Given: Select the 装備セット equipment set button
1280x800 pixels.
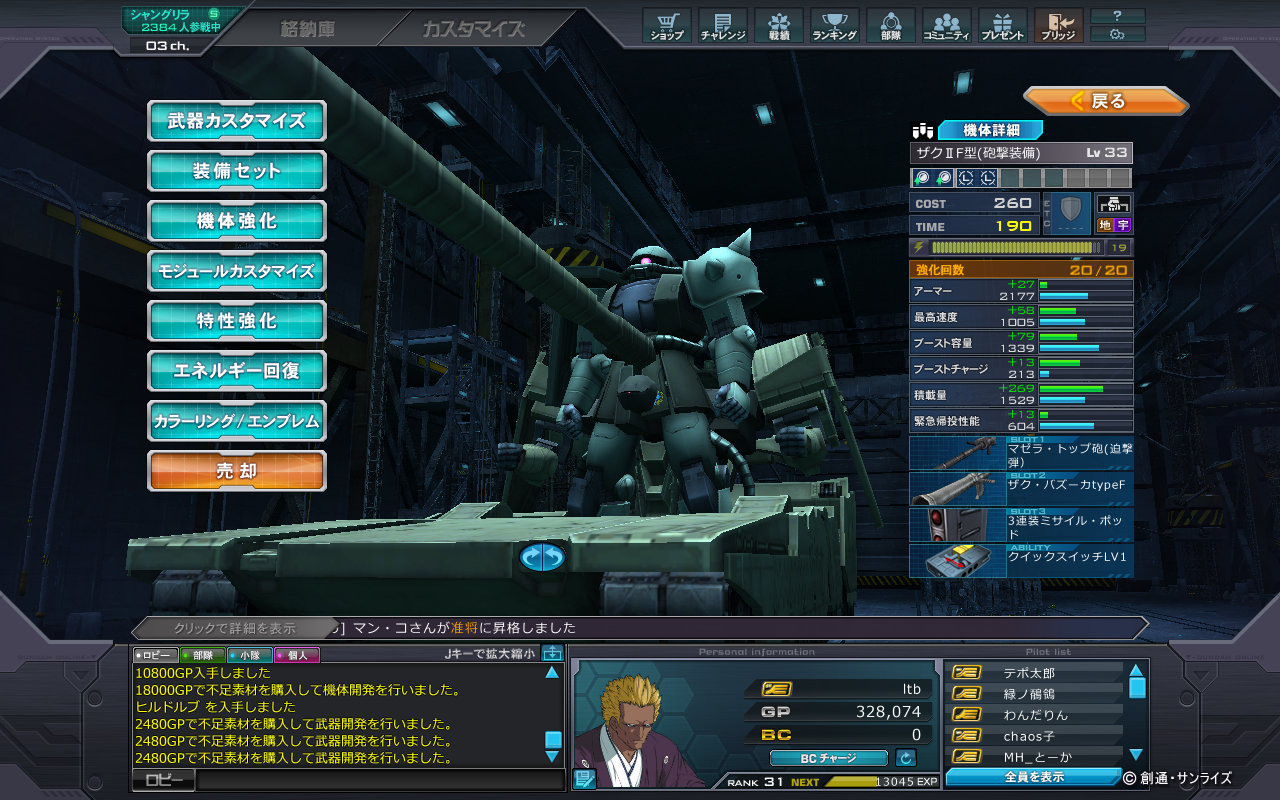Looking at the screenshot, I should tap(237, 171).
